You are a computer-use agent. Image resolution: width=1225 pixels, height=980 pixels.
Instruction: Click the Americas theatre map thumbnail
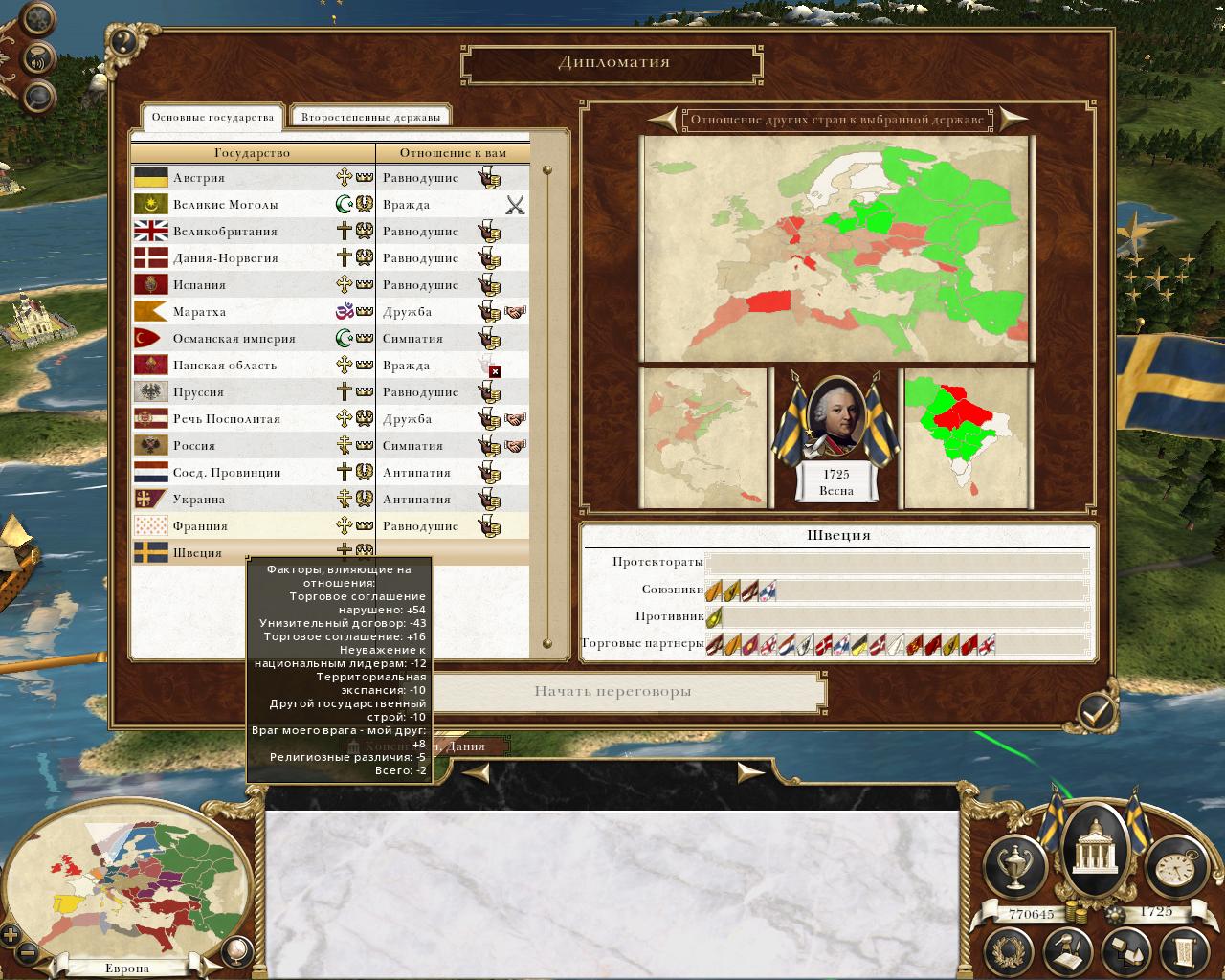[703, 438]
